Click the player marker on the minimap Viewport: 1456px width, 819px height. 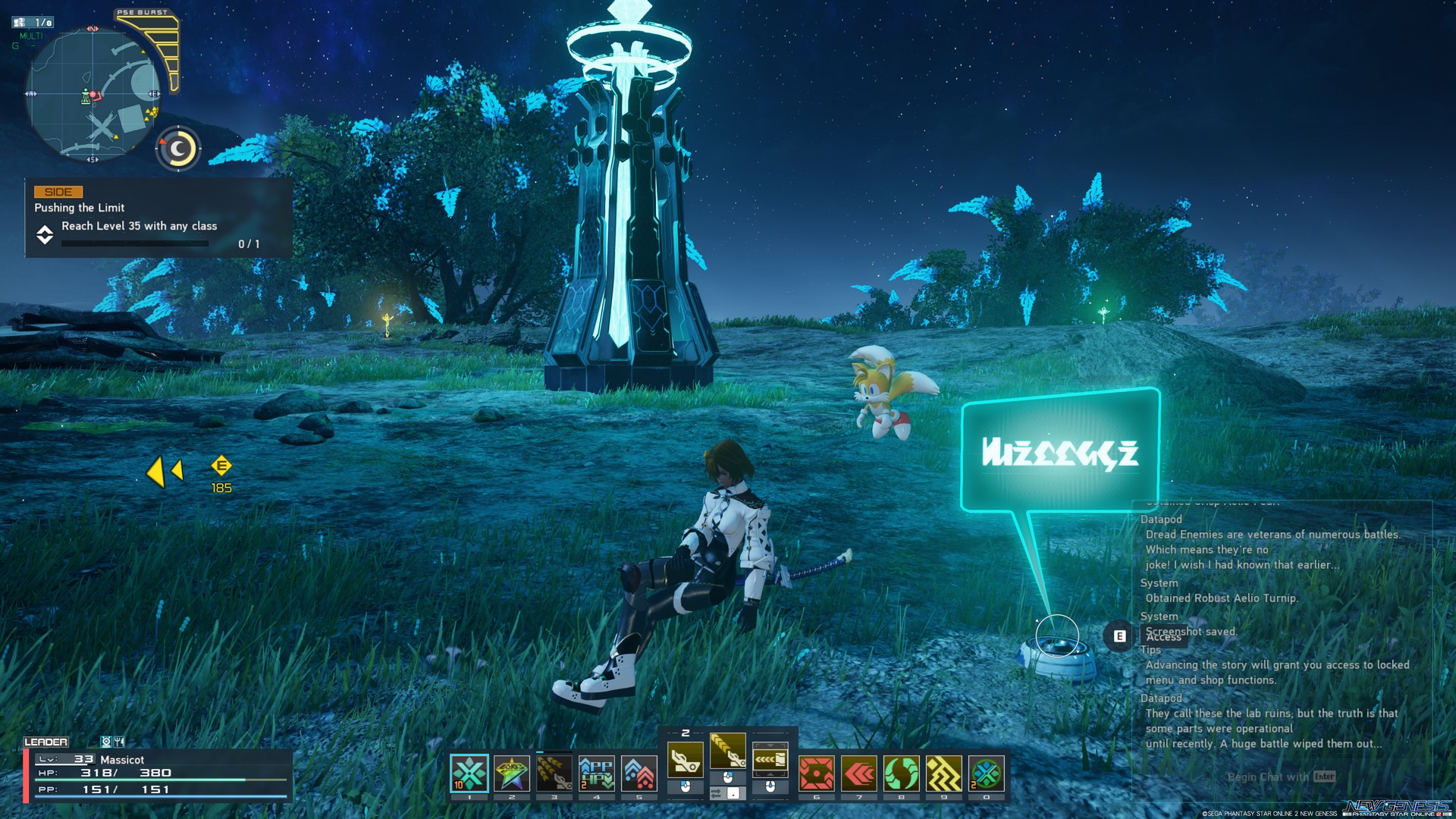[x=93, y=96]
